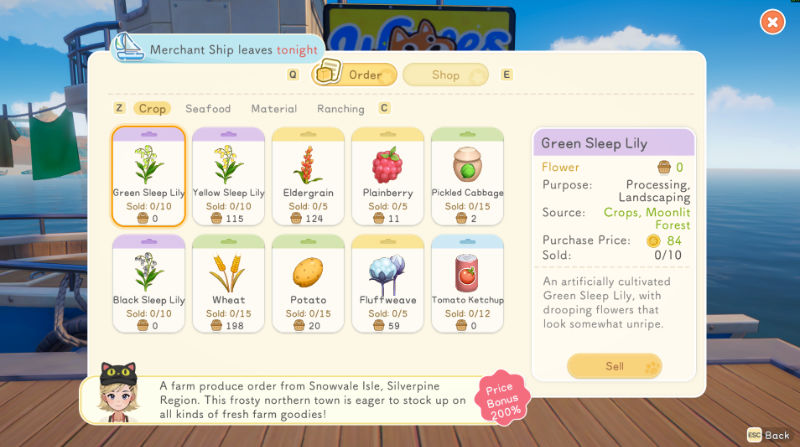Close the merchant order window
Viewport: 800px width, 447px height.
pos(772,21)
